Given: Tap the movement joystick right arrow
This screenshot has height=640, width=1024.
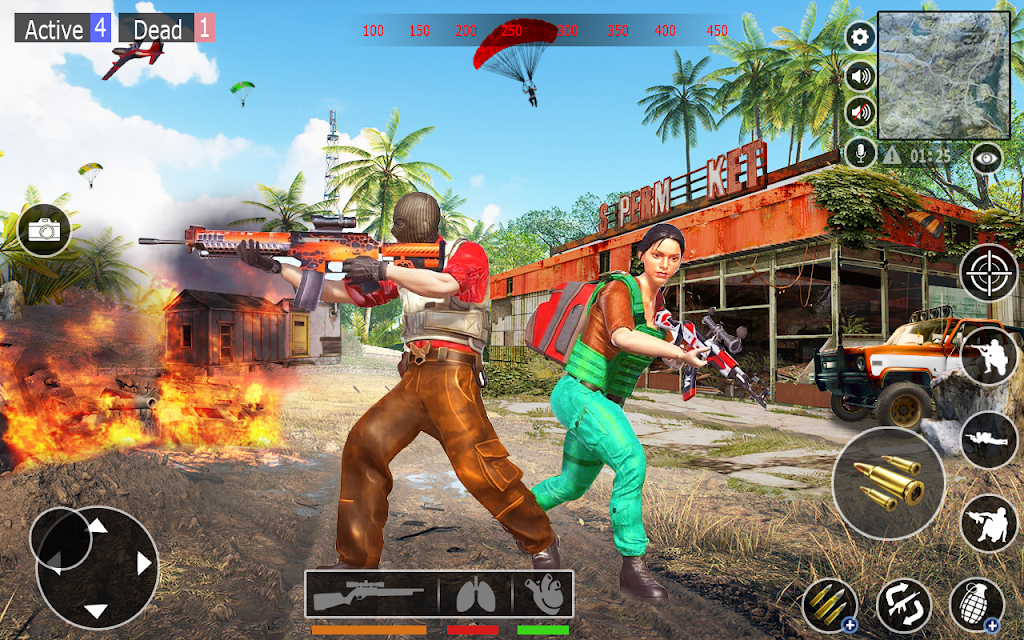Looking at the screenshot, I should coord(143,564).
